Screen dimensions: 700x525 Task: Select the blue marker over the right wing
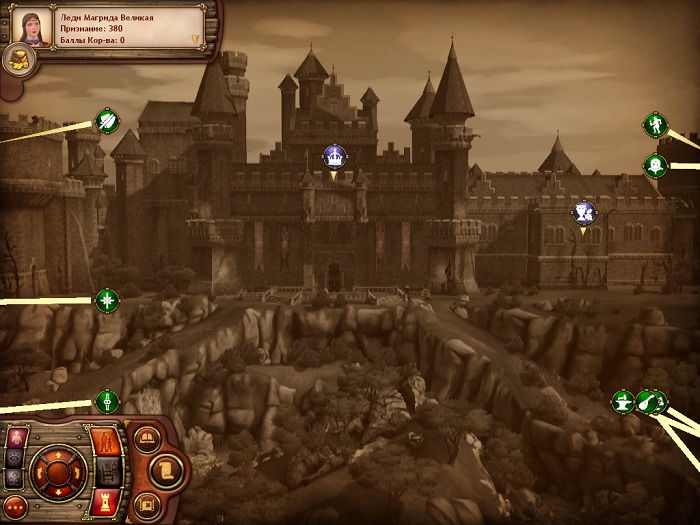584,212
